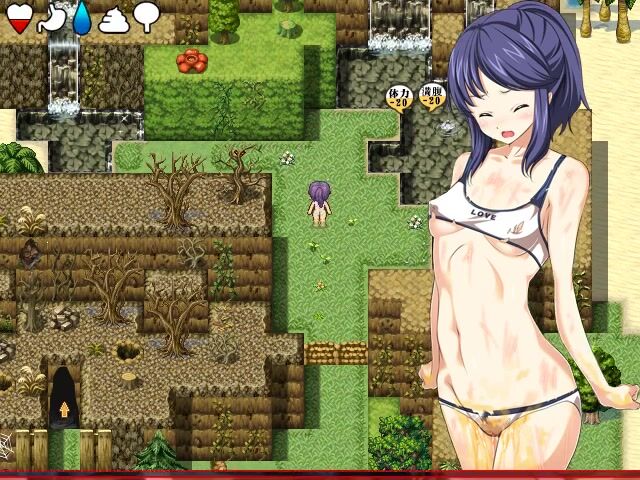Select the white speech bubble icon
640x480 pixels.
146,15
